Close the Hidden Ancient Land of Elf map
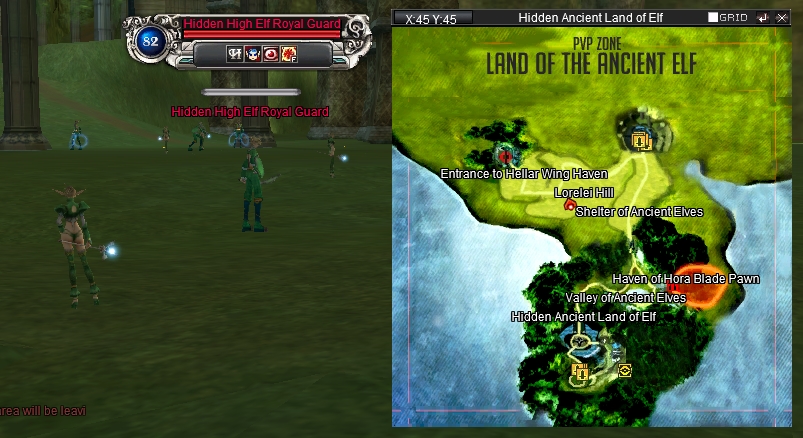Viewport: 803px width, 438px height. click(x=779, y=18)
